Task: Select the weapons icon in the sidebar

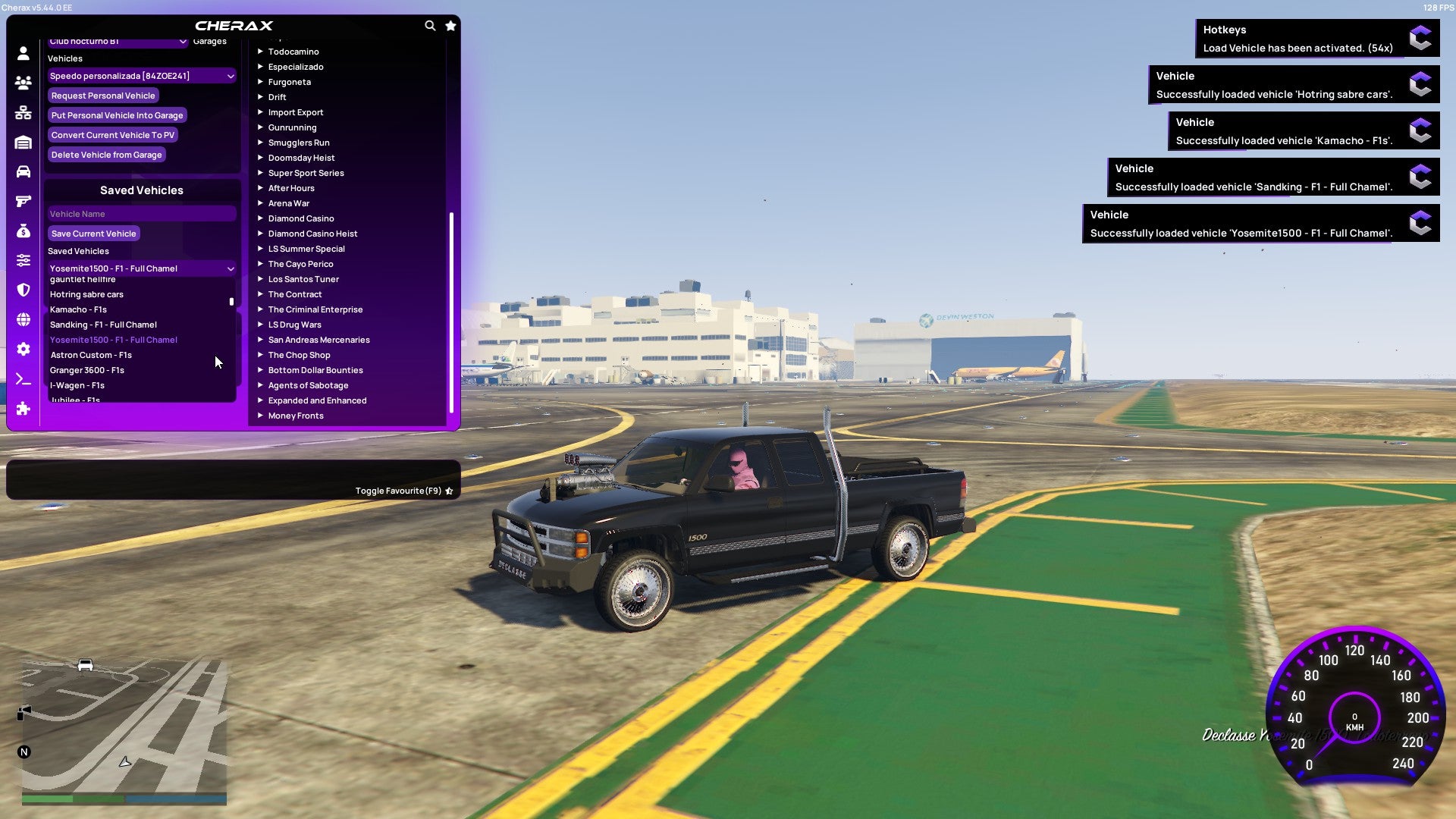Action: coord(23,201)
